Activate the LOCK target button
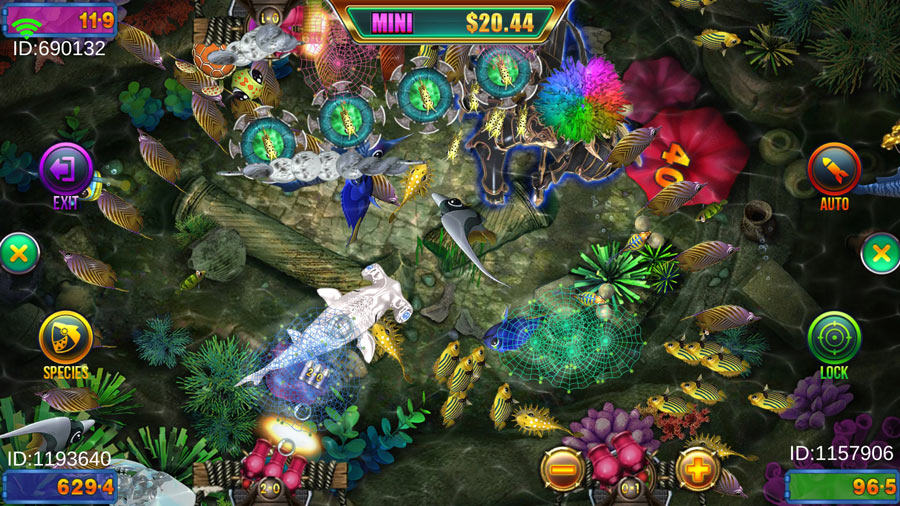This screenshot has height=506, width=900. 834,339
